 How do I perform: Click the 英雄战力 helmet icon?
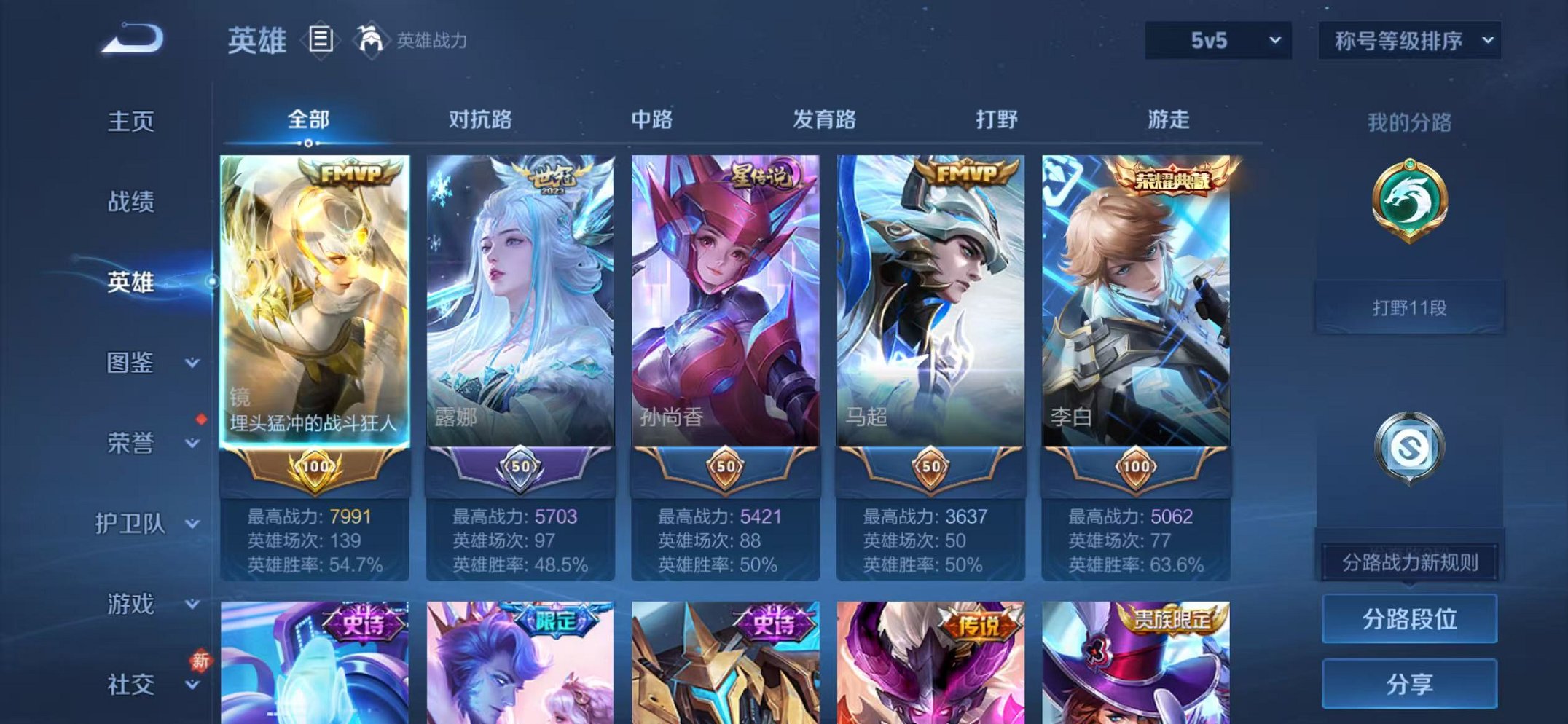tap(372, 39)
